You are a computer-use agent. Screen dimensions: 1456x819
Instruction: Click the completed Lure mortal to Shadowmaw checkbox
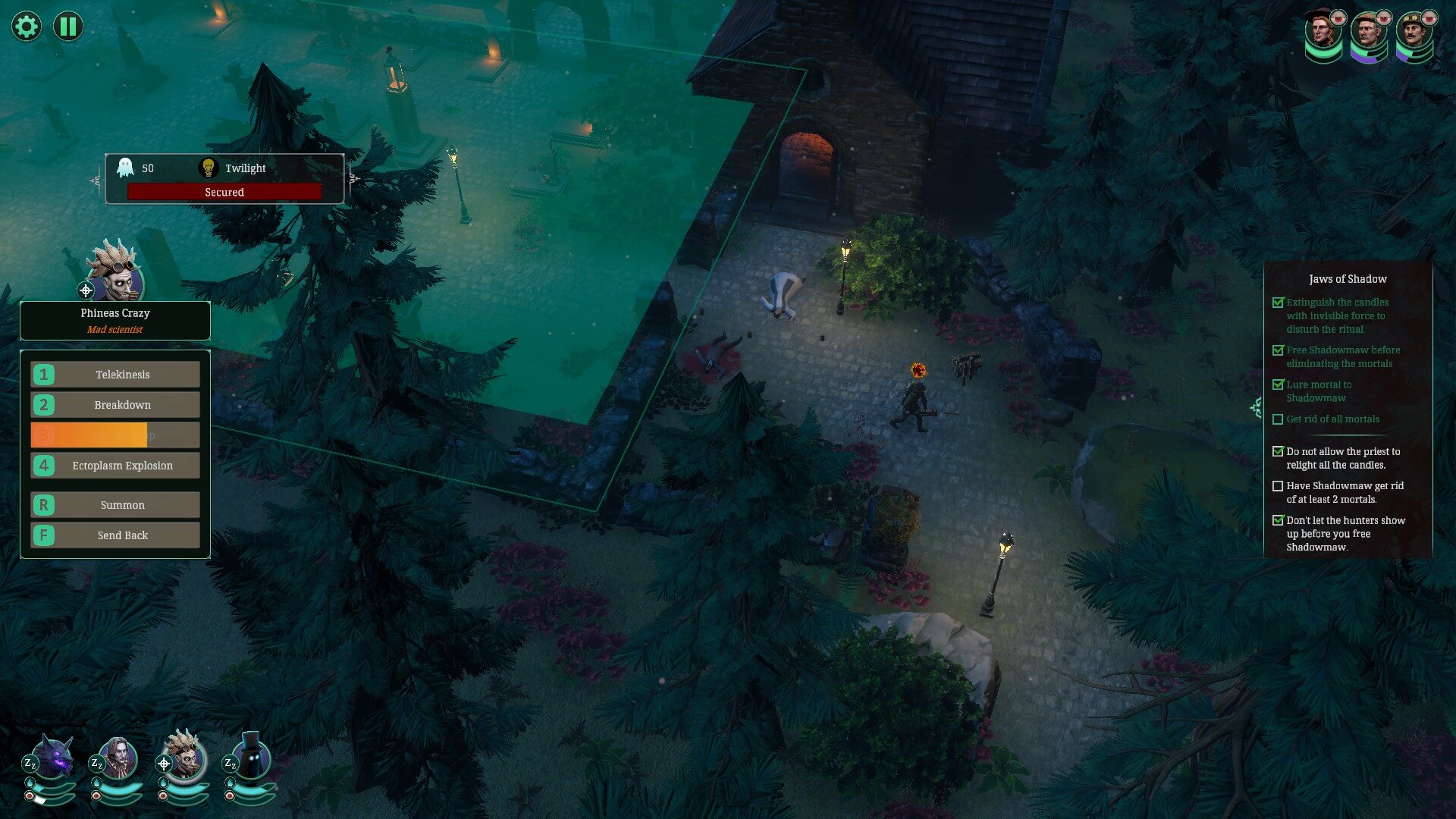(1278, 384)
